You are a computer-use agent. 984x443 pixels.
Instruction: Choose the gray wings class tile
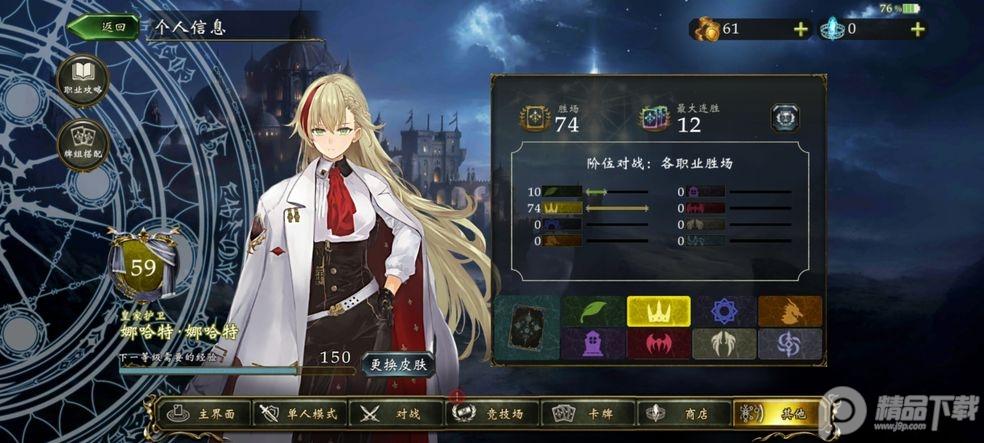[724, 344]
